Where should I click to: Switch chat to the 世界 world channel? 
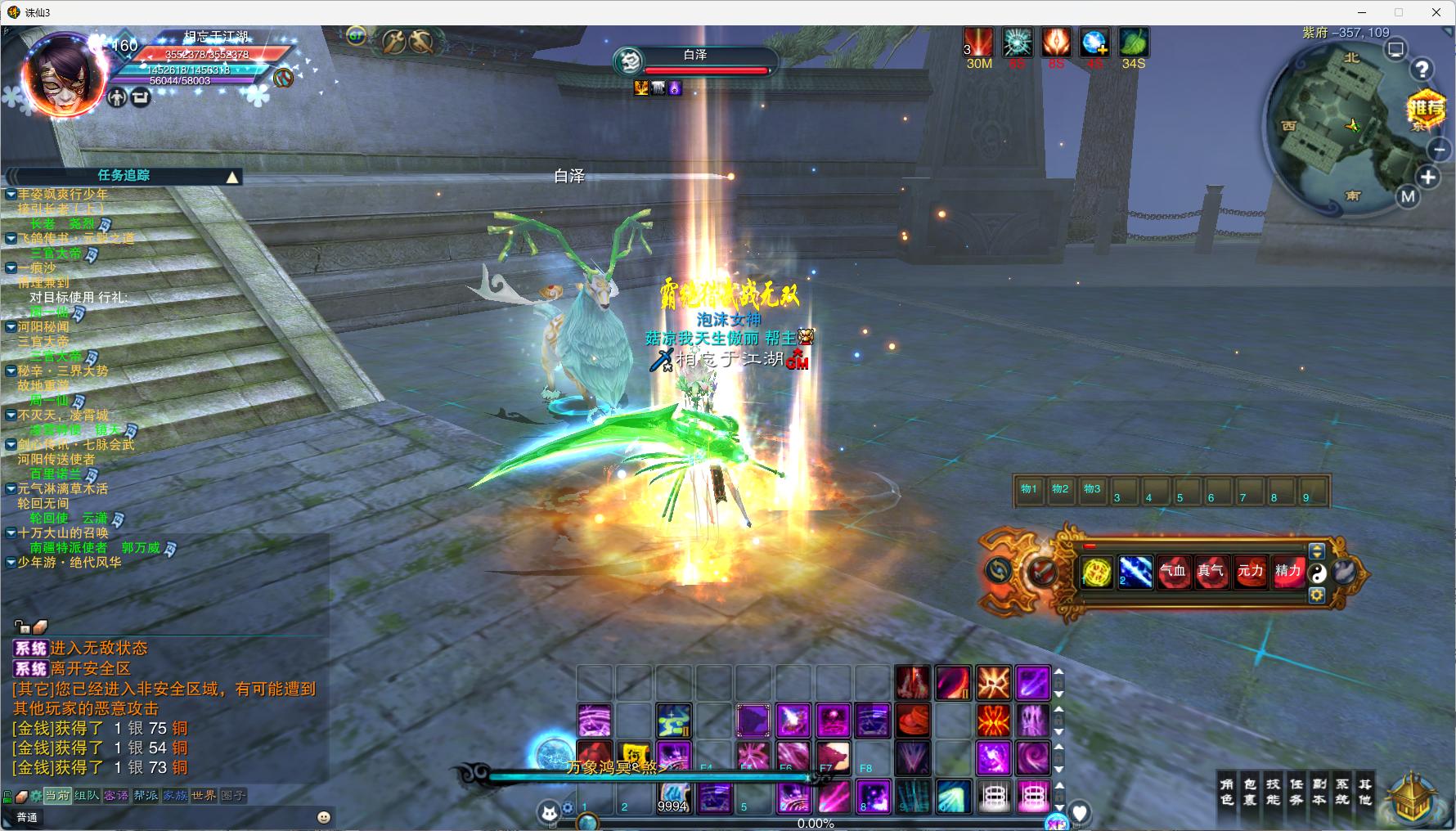point(204,795)
